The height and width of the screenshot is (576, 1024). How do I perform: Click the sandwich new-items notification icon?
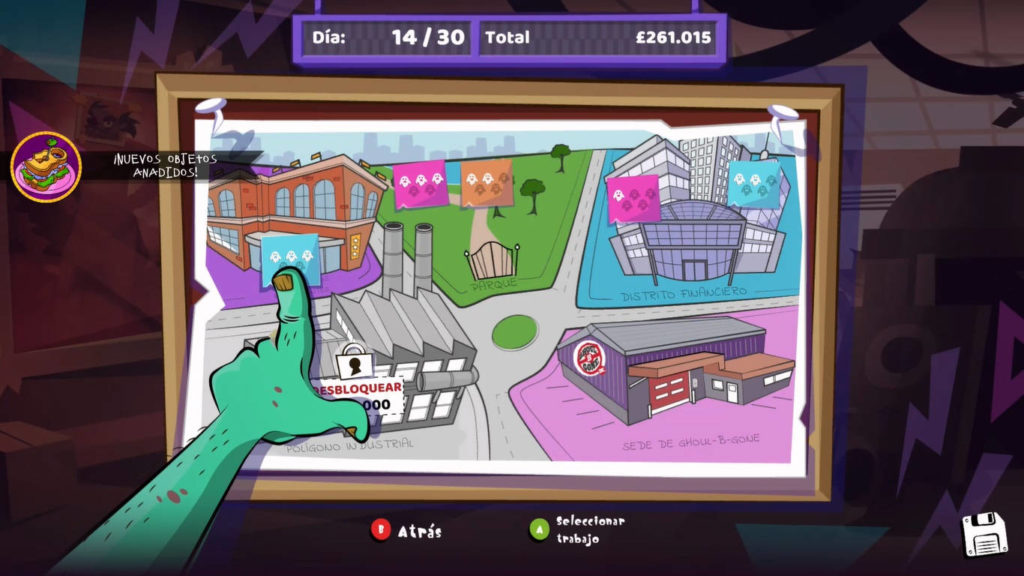click(46, 165)
